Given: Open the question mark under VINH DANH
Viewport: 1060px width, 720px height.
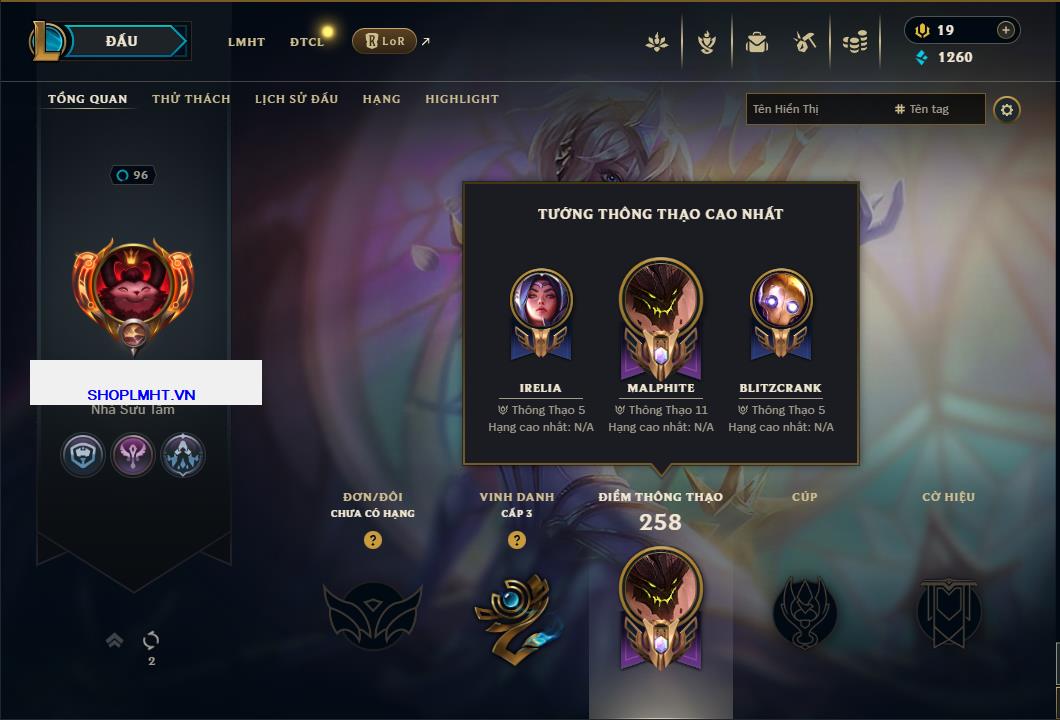Looking at the screenshot, I should coord(517,540).
